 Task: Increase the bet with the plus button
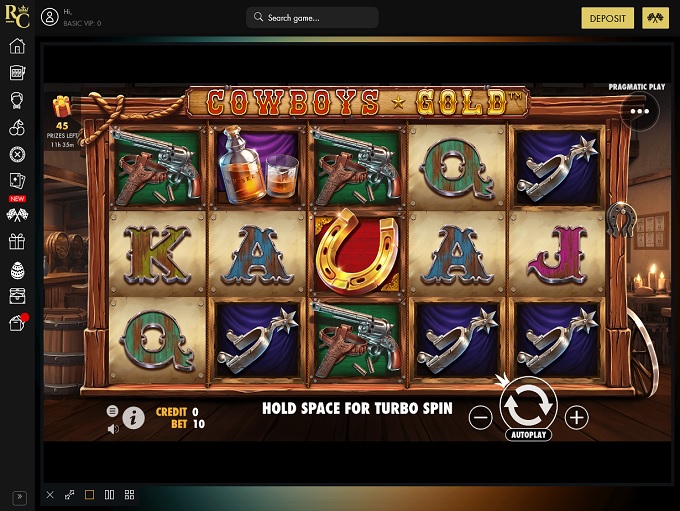(577, 418)
